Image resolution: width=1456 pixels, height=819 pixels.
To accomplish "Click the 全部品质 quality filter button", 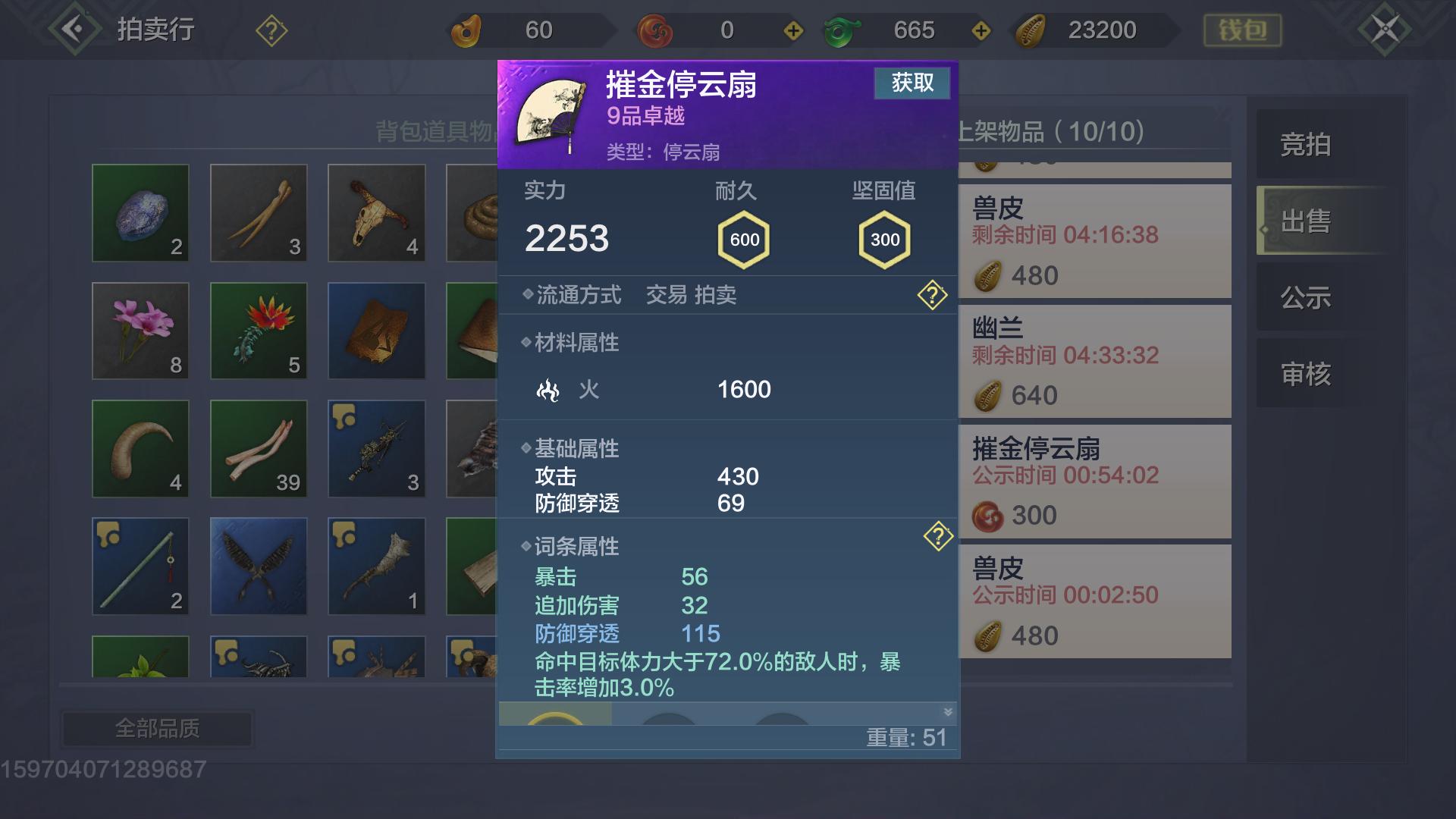I will pos(157,726).
